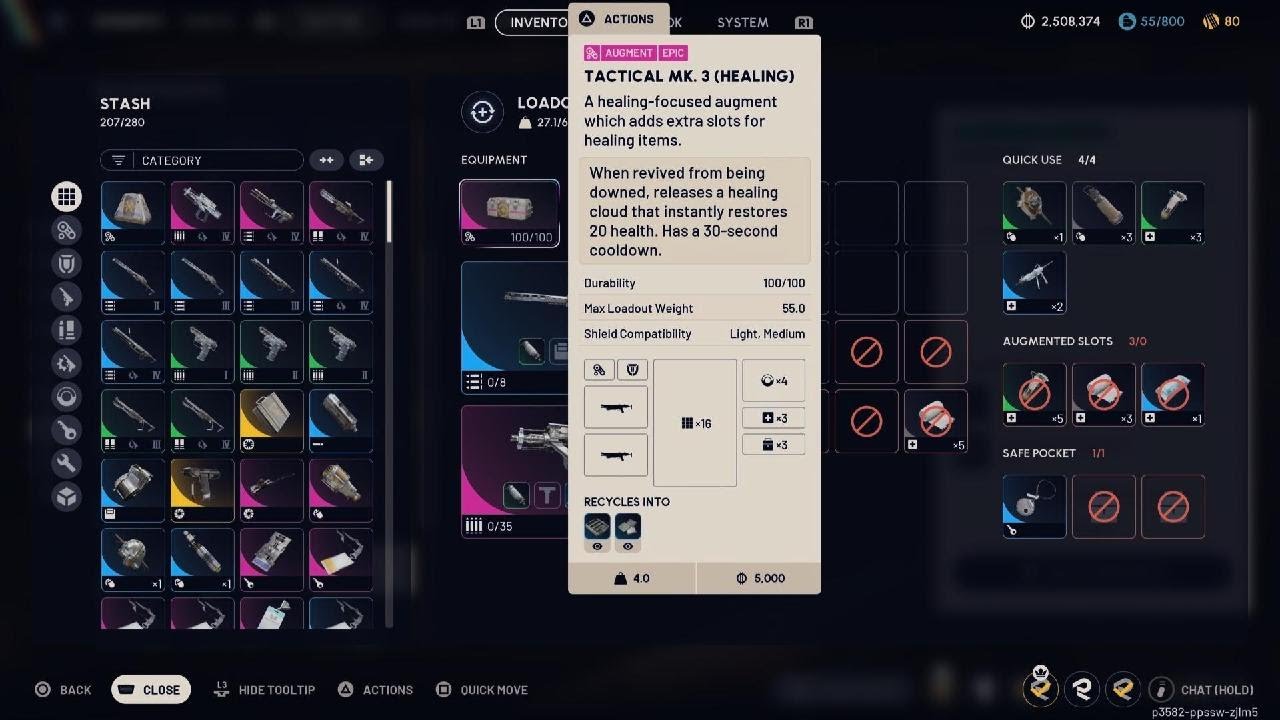Viewport: 1280px width, 720px height.
Task: Select the augment item in the first stash slot
Action: [133, 212]
